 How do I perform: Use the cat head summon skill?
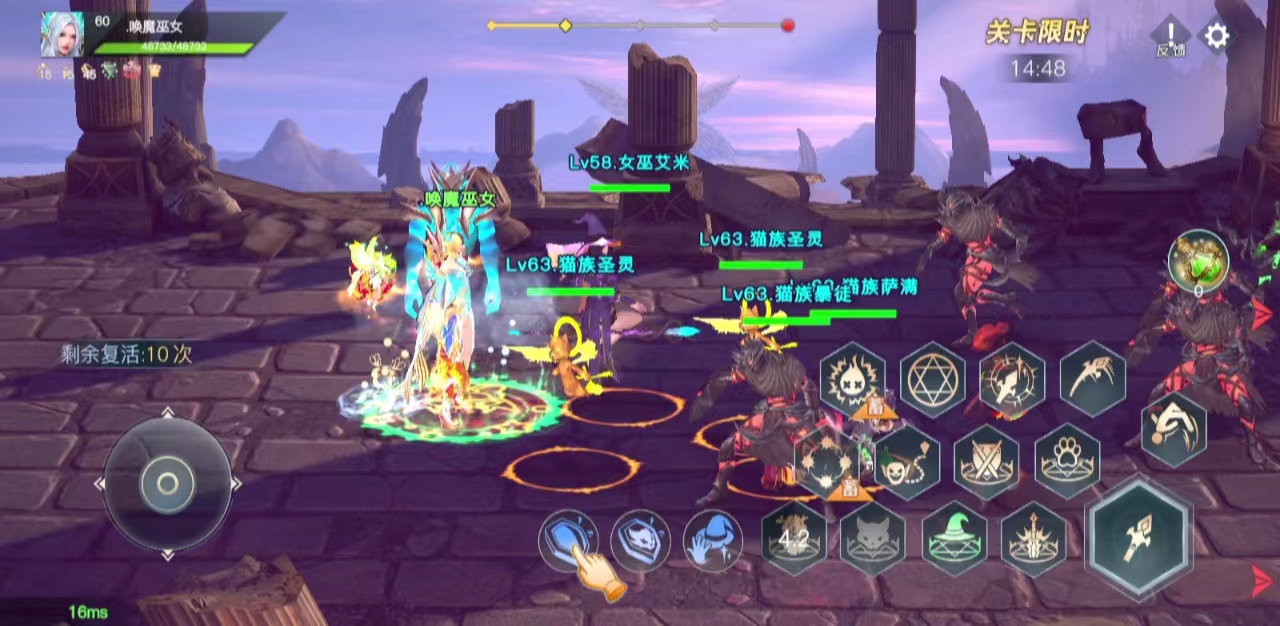[x=872, y=540]
